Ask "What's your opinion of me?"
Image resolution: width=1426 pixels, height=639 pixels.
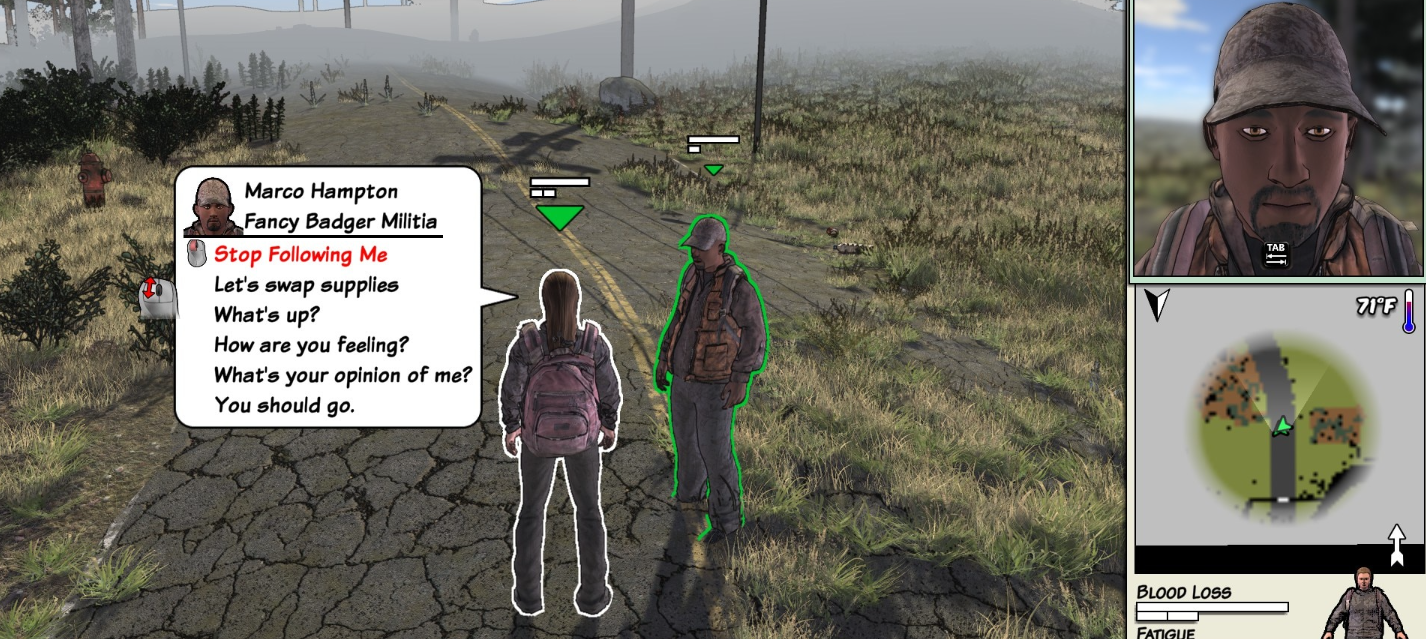coord(342,376)
